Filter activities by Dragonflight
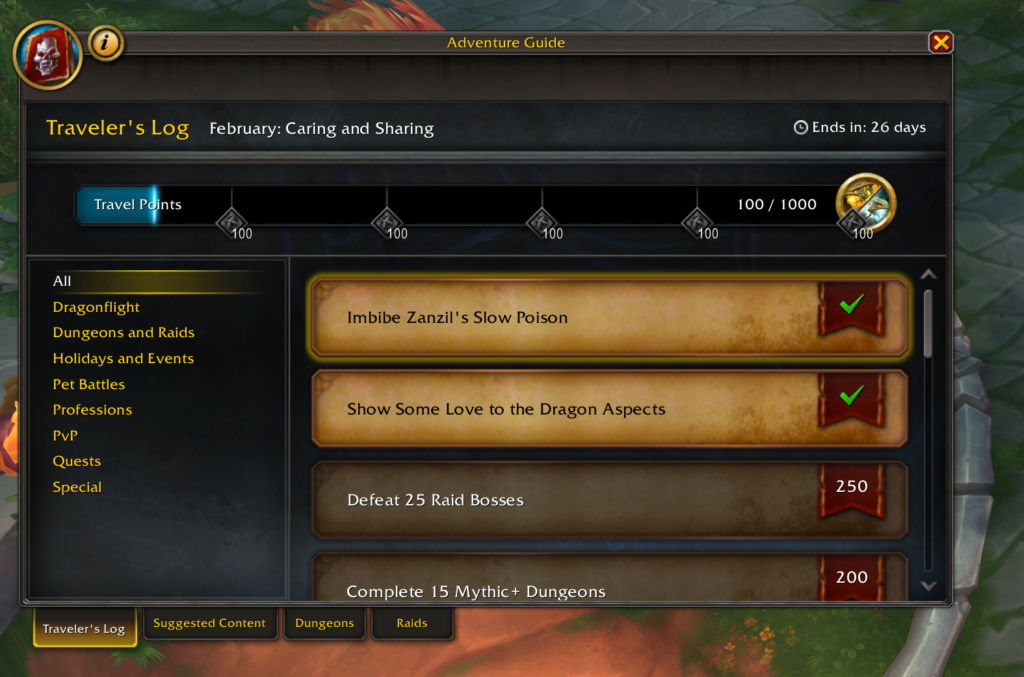 [x=96, y=307]
